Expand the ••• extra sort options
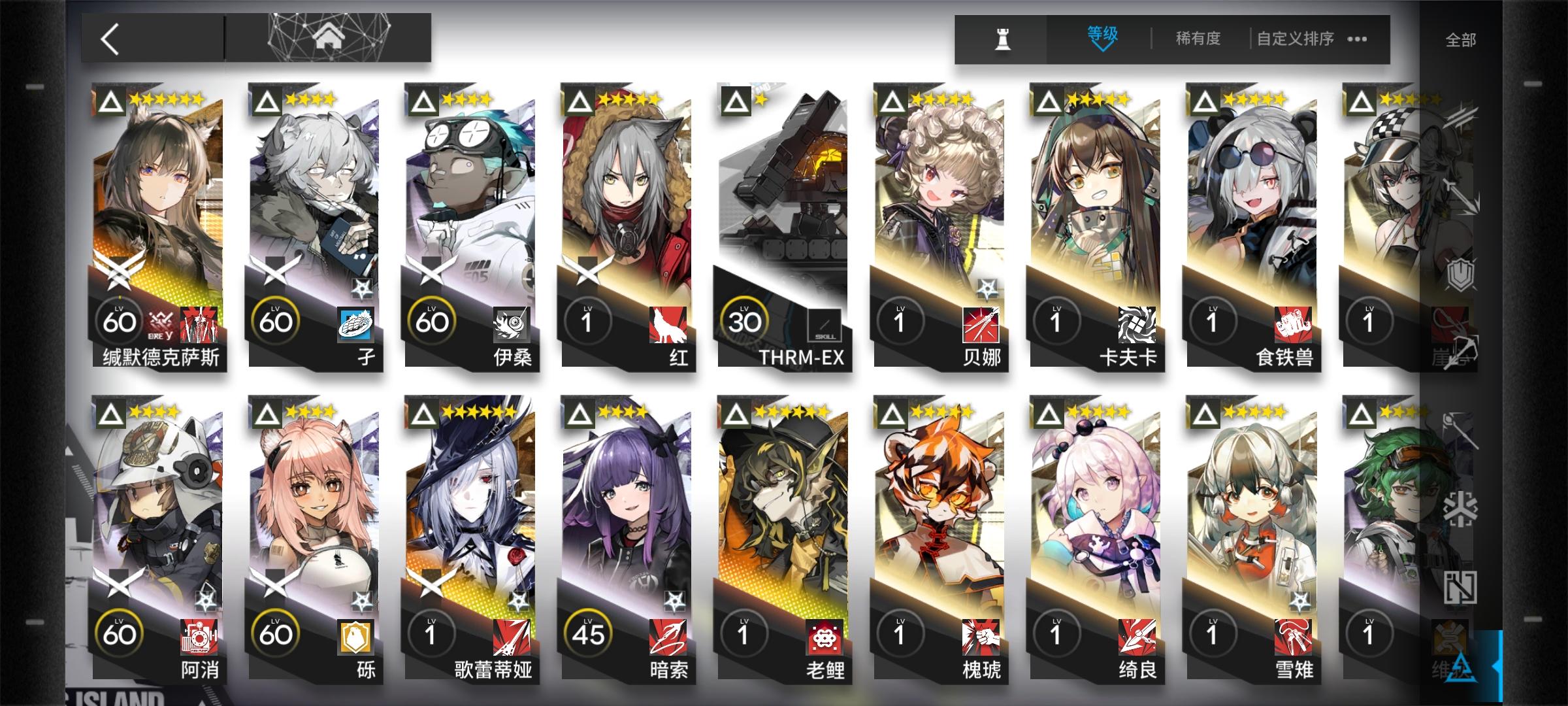Viewport: 1568px width, 706px height. click(x=1358, y=39)
